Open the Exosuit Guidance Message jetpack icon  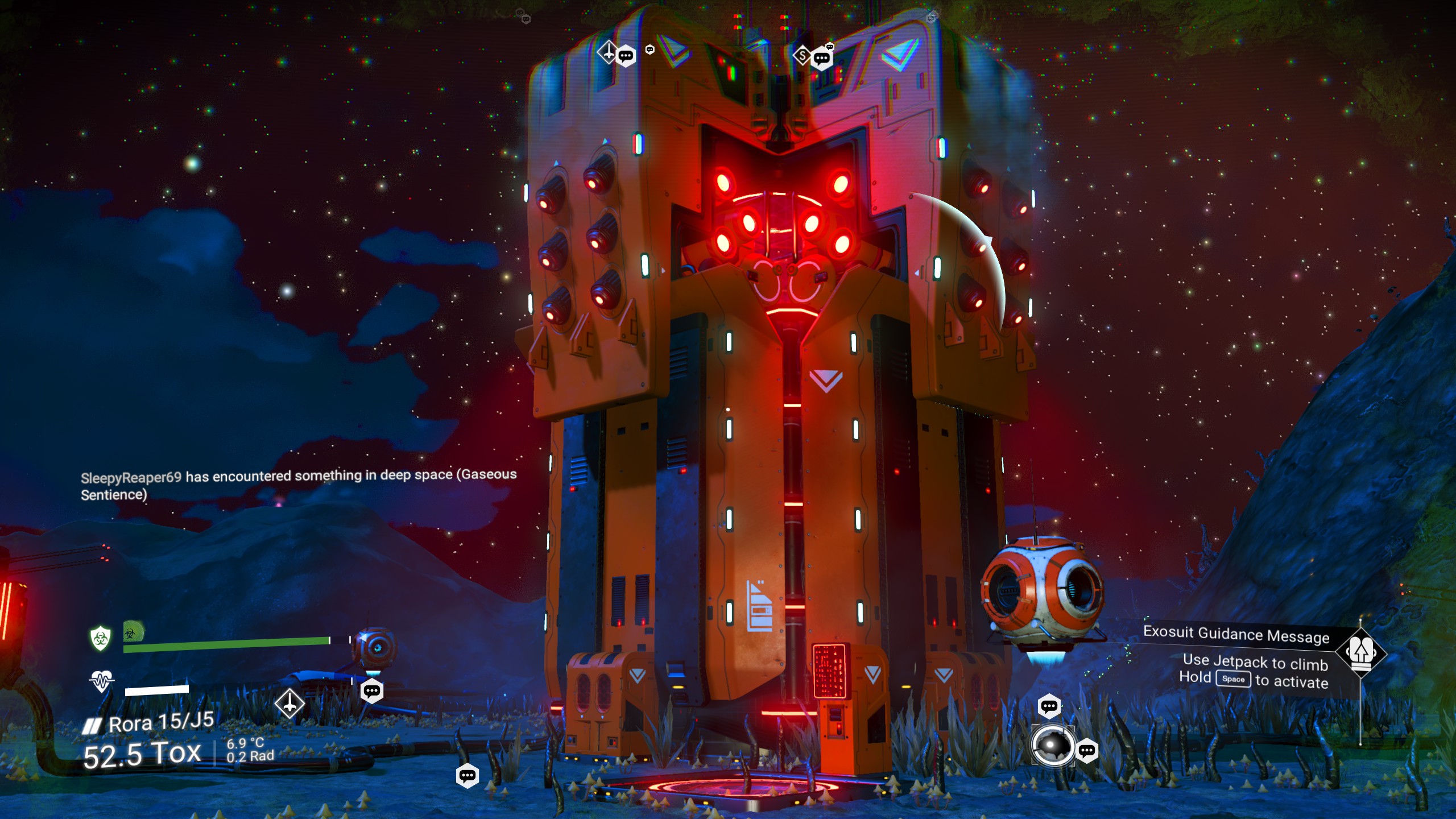click(x=1361, y=652)
